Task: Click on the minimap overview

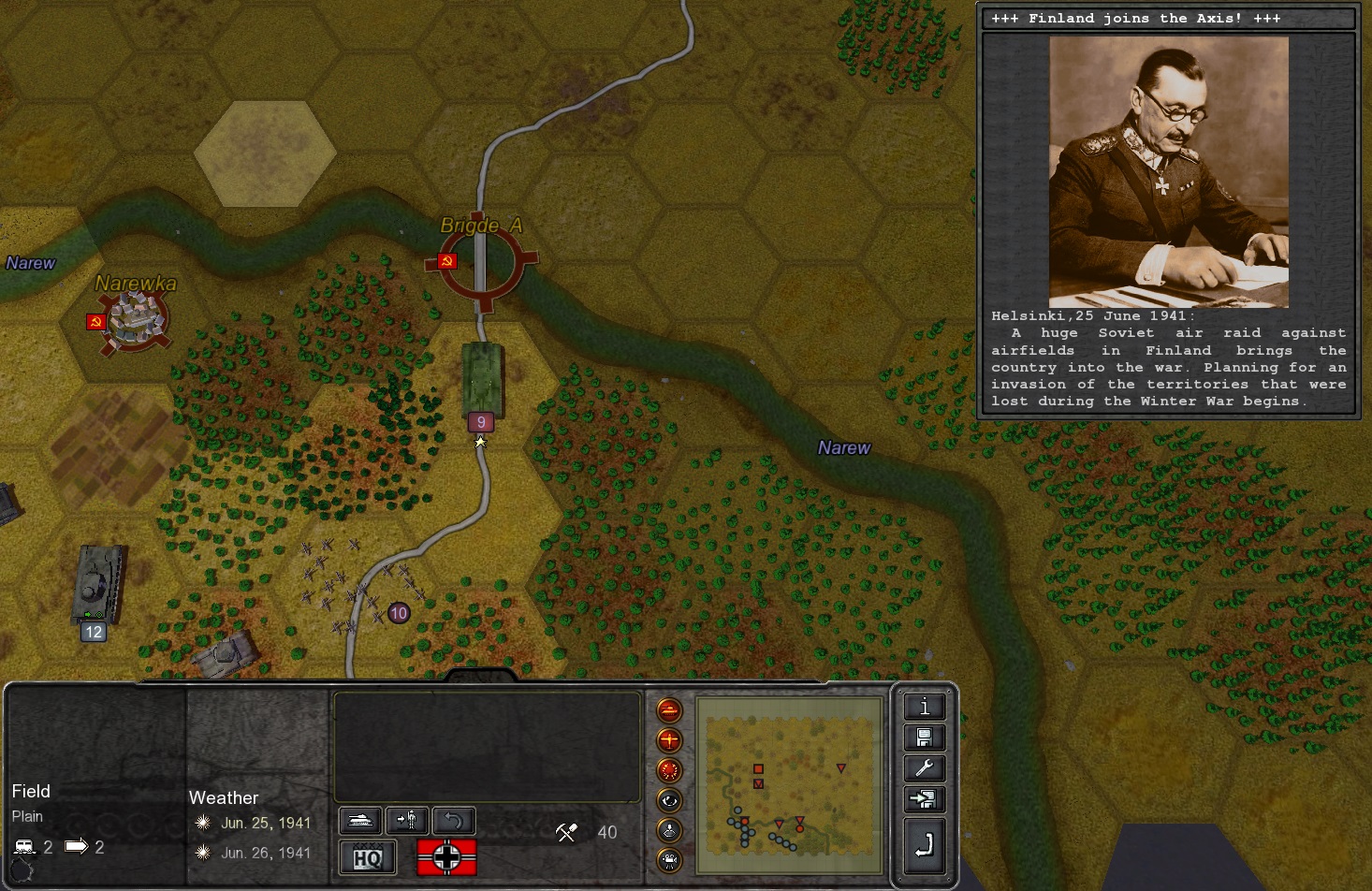Action: 790,786
